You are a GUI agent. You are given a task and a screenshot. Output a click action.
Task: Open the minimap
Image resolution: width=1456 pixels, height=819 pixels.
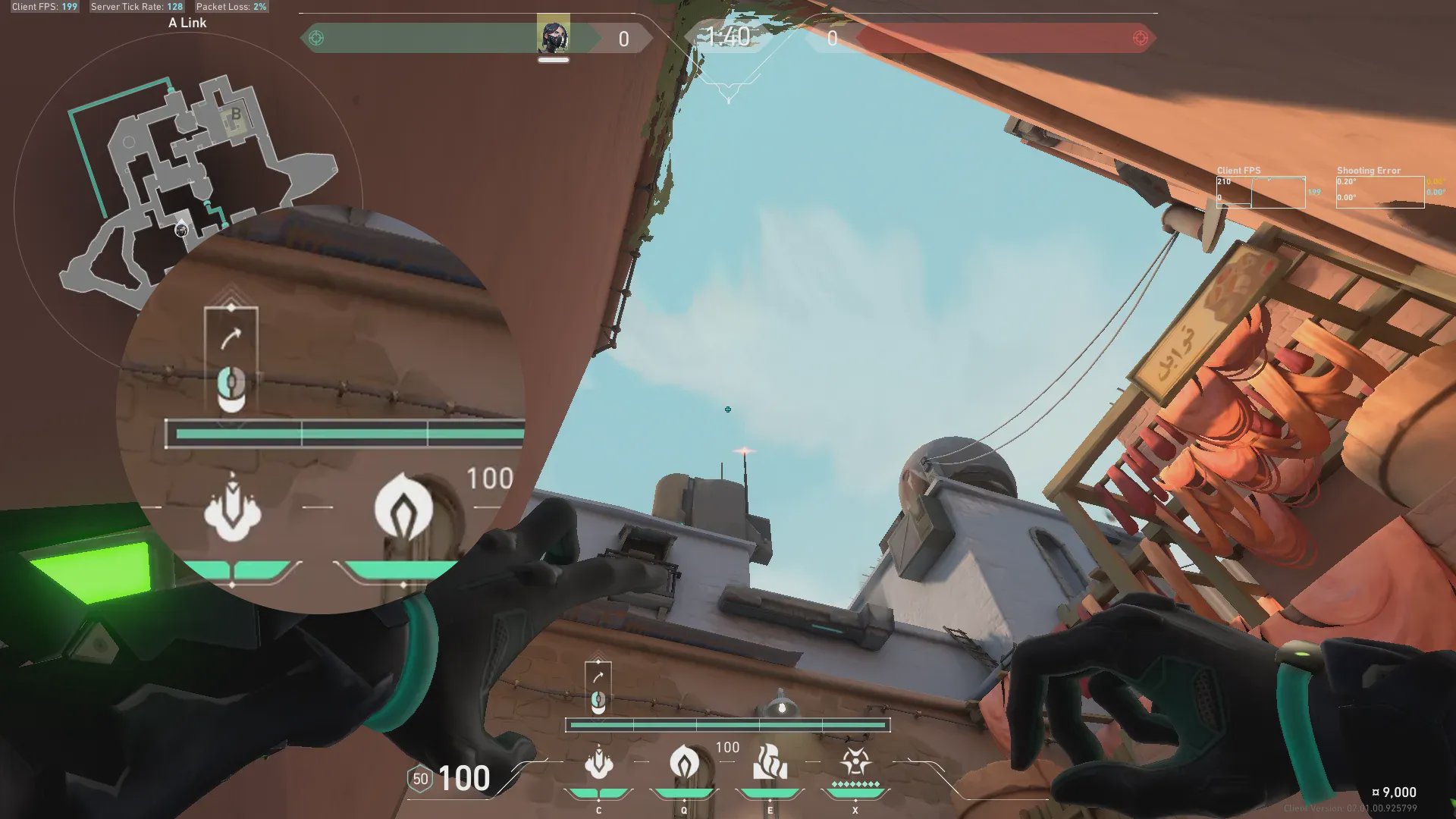coord(190,167)
